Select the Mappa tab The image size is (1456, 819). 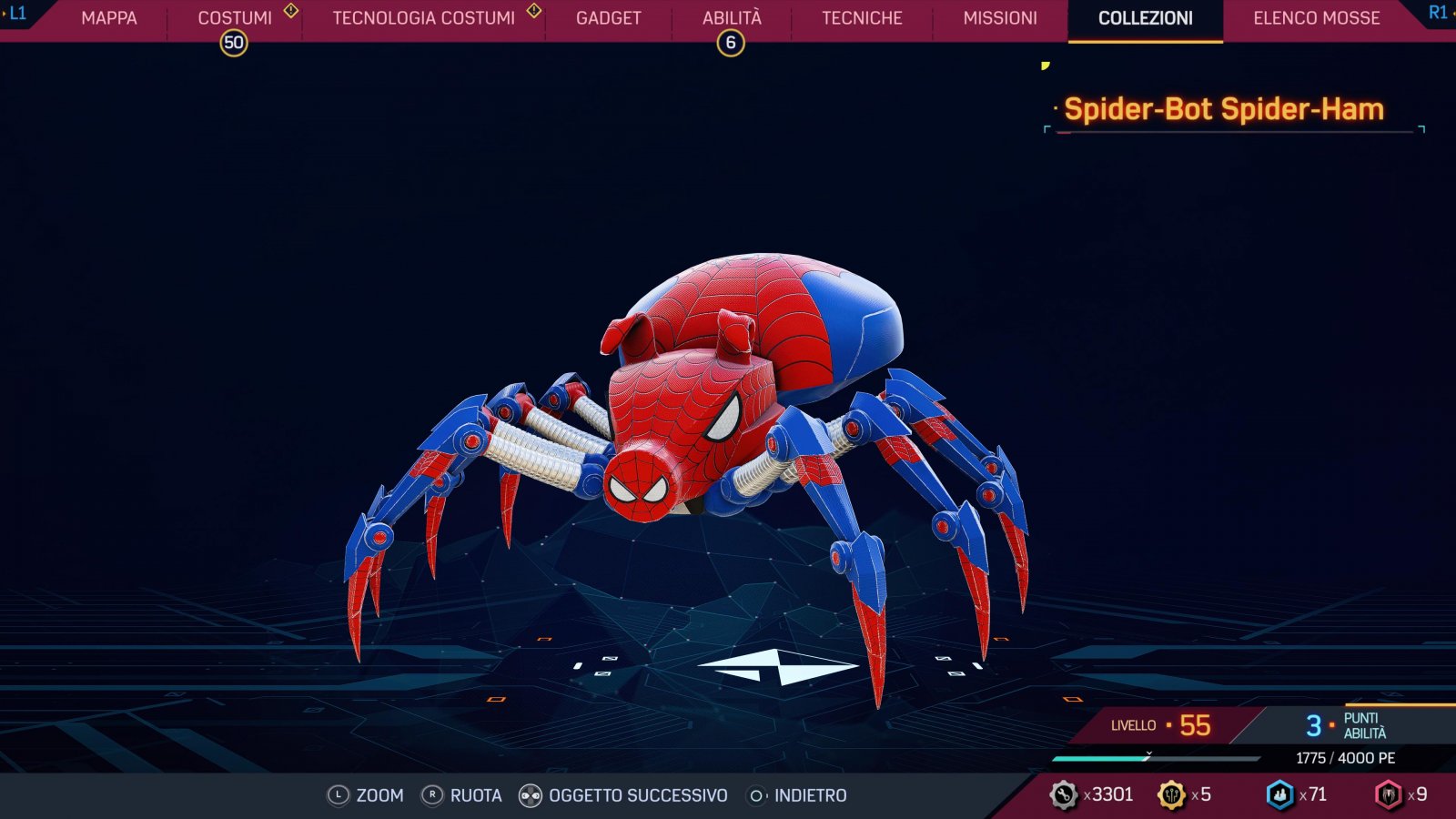[x=108, y=17]
